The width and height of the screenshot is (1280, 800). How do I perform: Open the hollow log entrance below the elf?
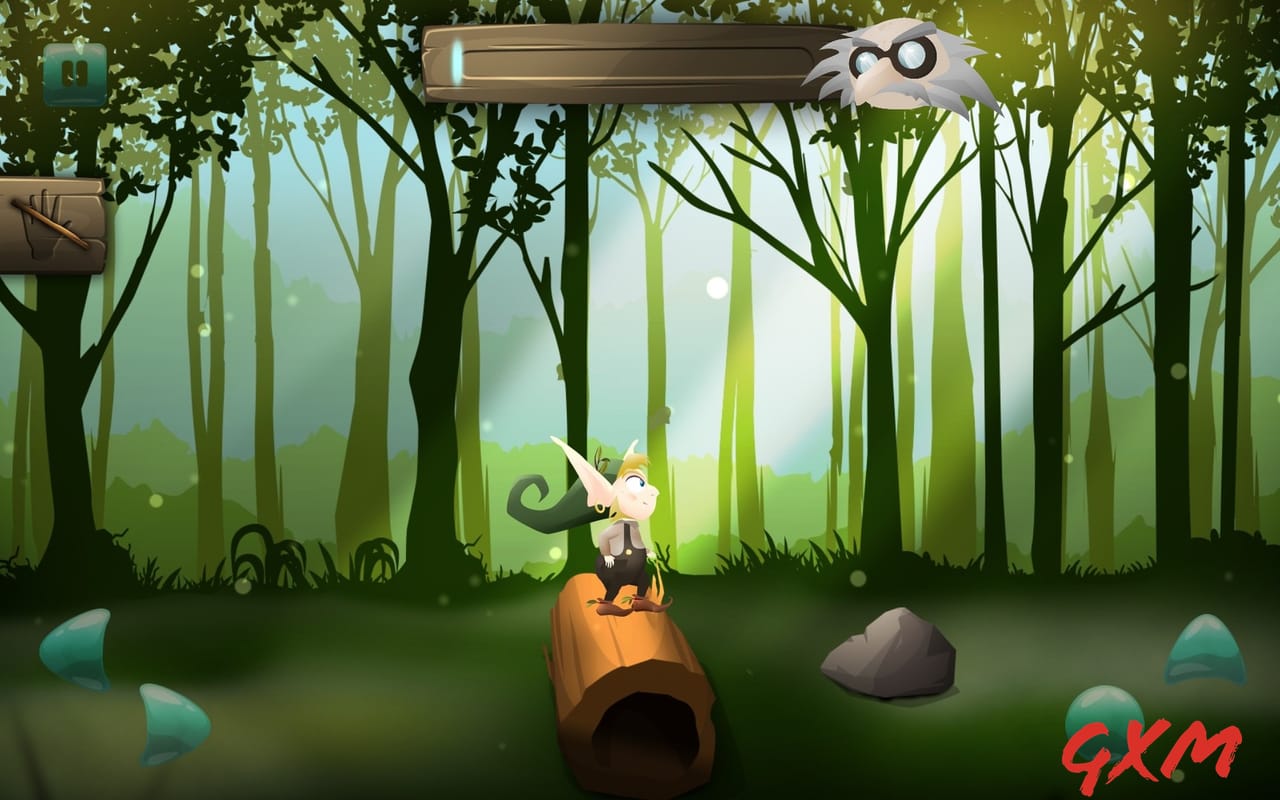click(645, 725)
